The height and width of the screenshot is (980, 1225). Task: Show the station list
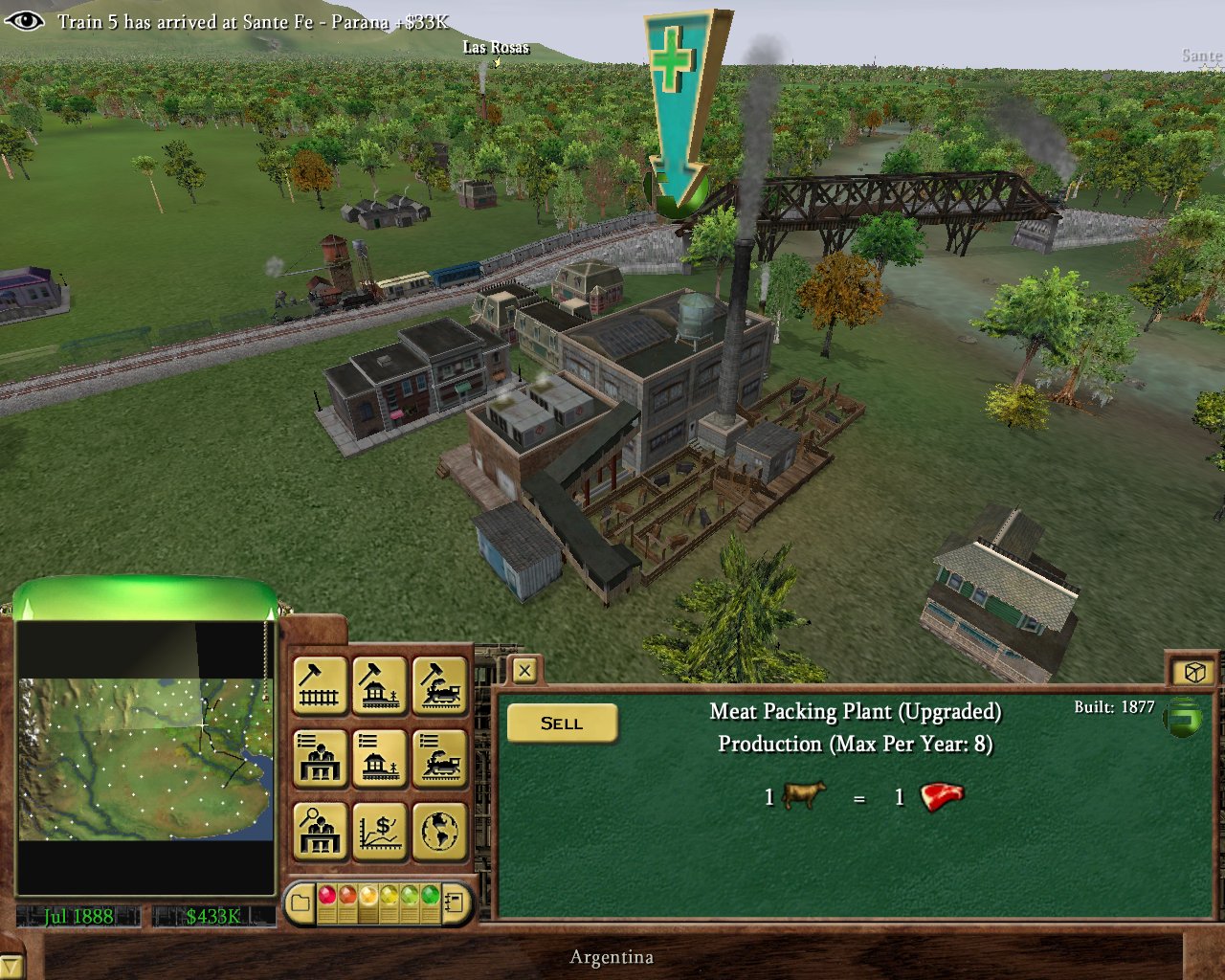380,758
